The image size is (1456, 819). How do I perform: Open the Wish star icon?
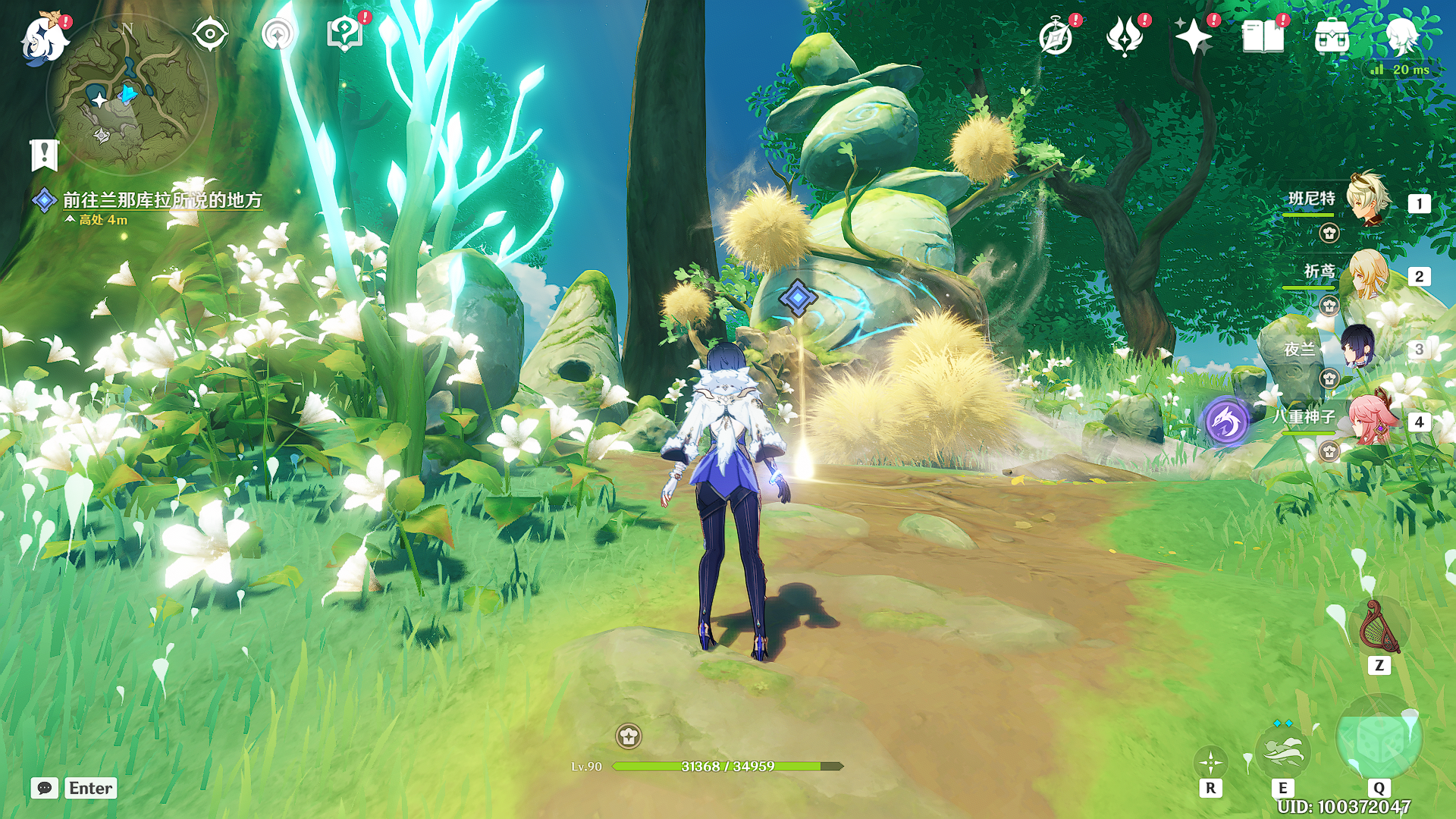[x=1193, y=36]
